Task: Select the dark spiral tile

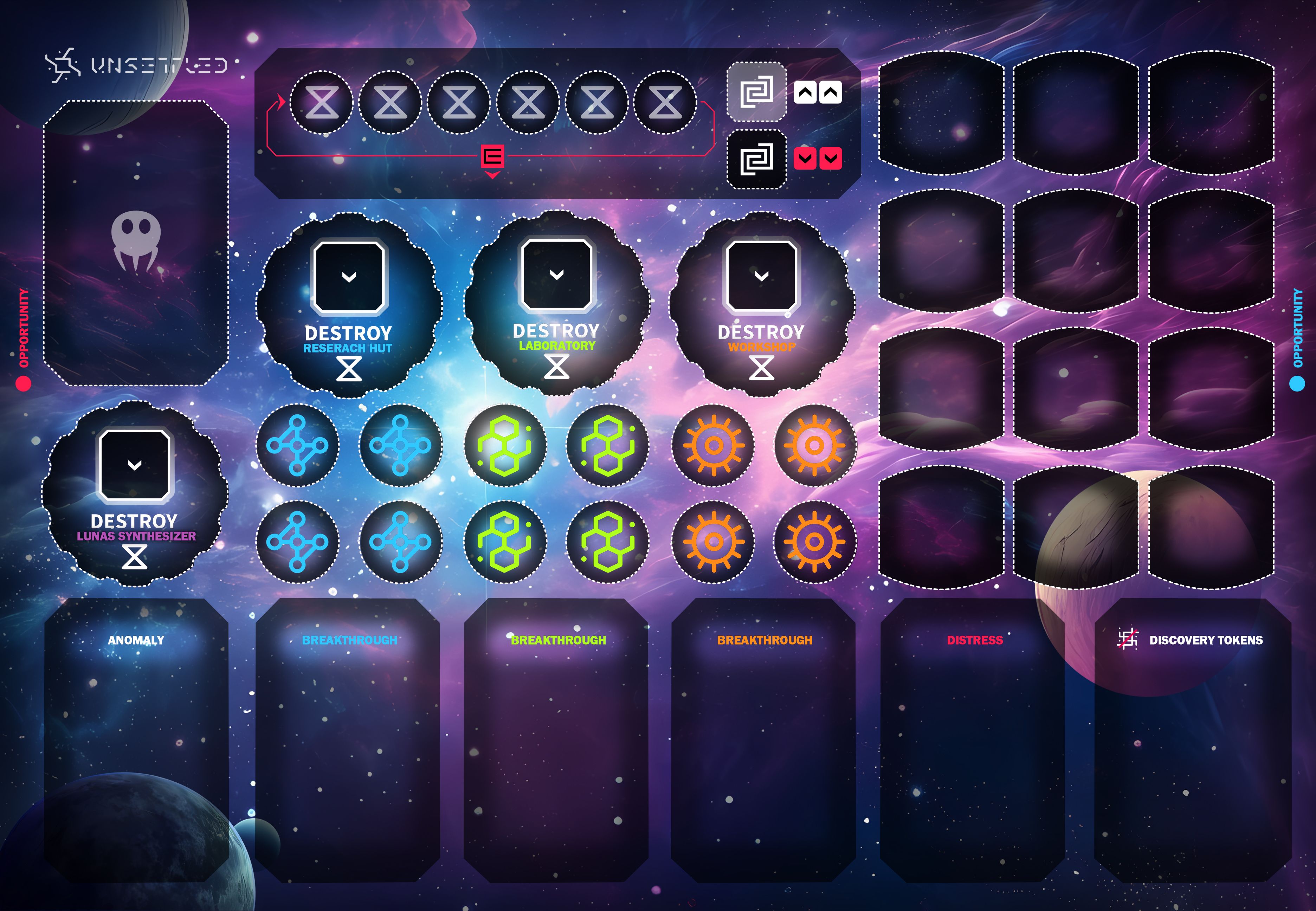Action: 756,159
